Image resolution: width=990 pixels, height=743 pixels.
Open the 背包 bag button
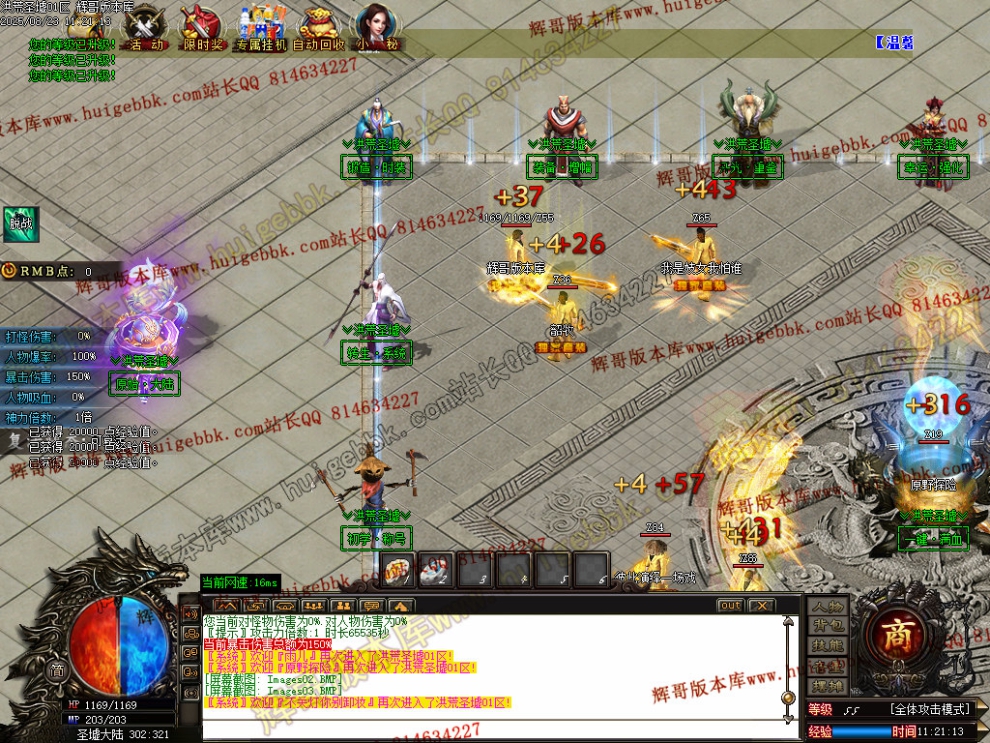coord(827,627)
